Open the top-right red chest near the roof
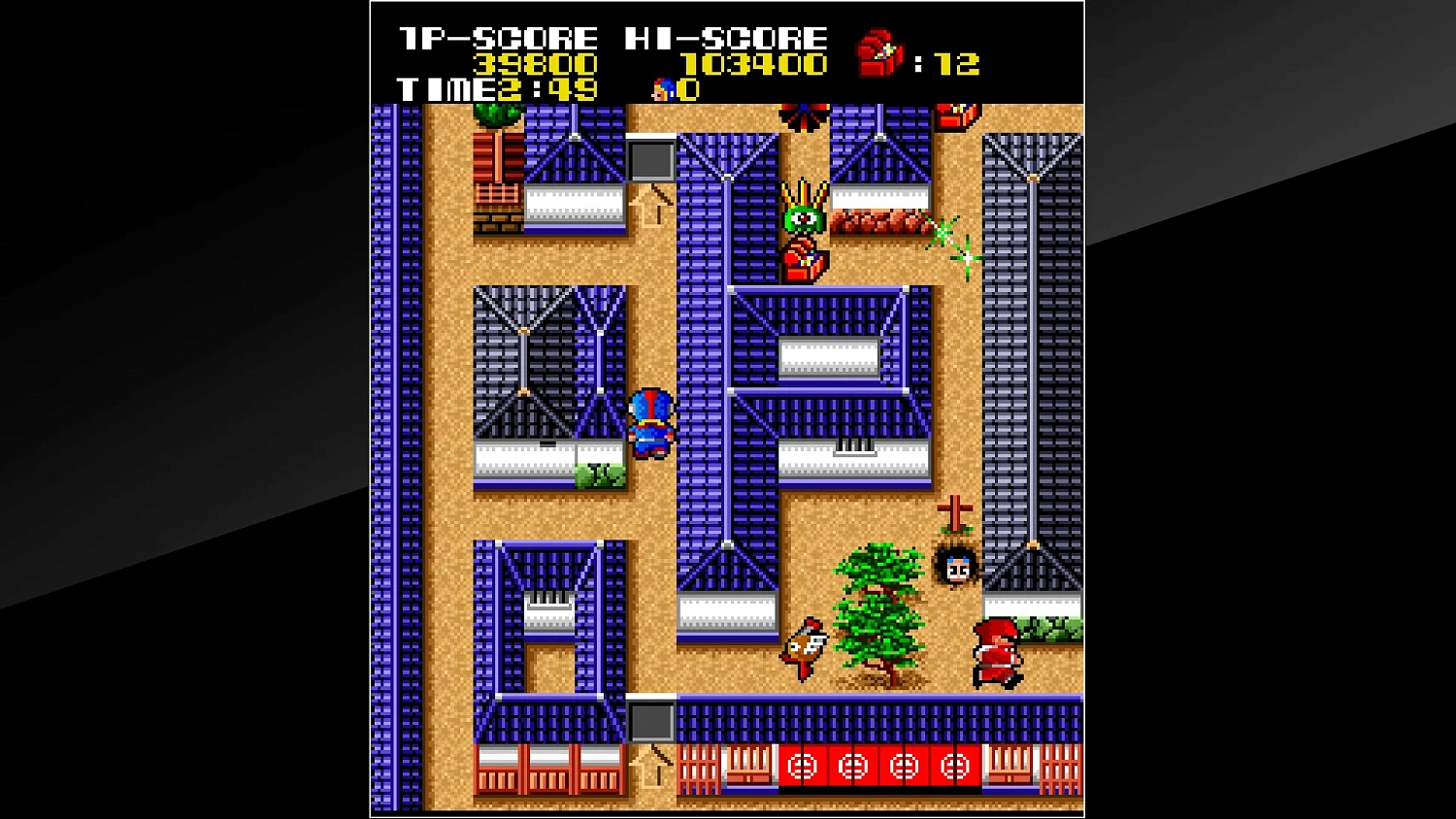 954,116
